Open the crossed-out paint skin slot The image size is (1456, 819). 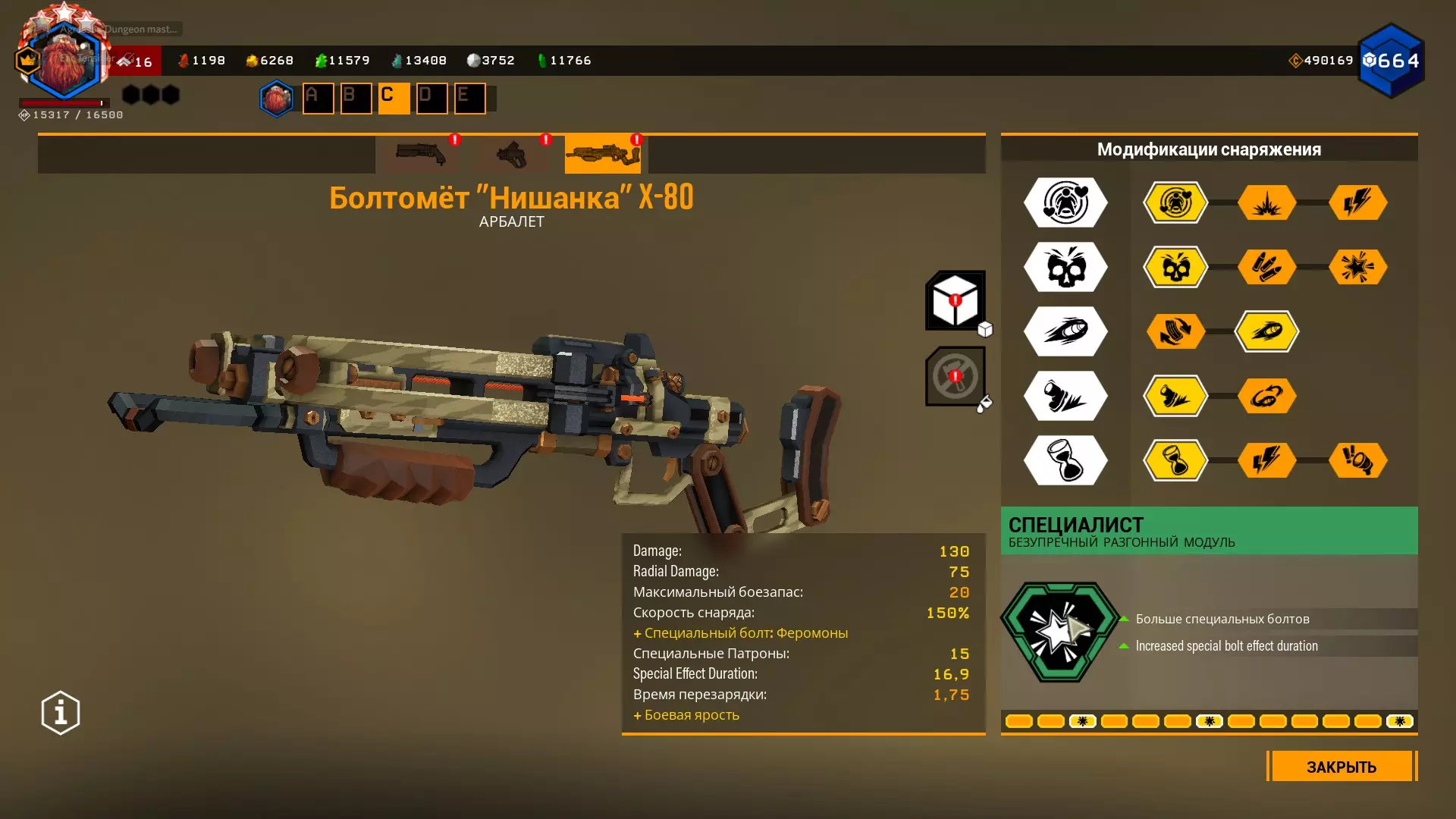(955, 376)
